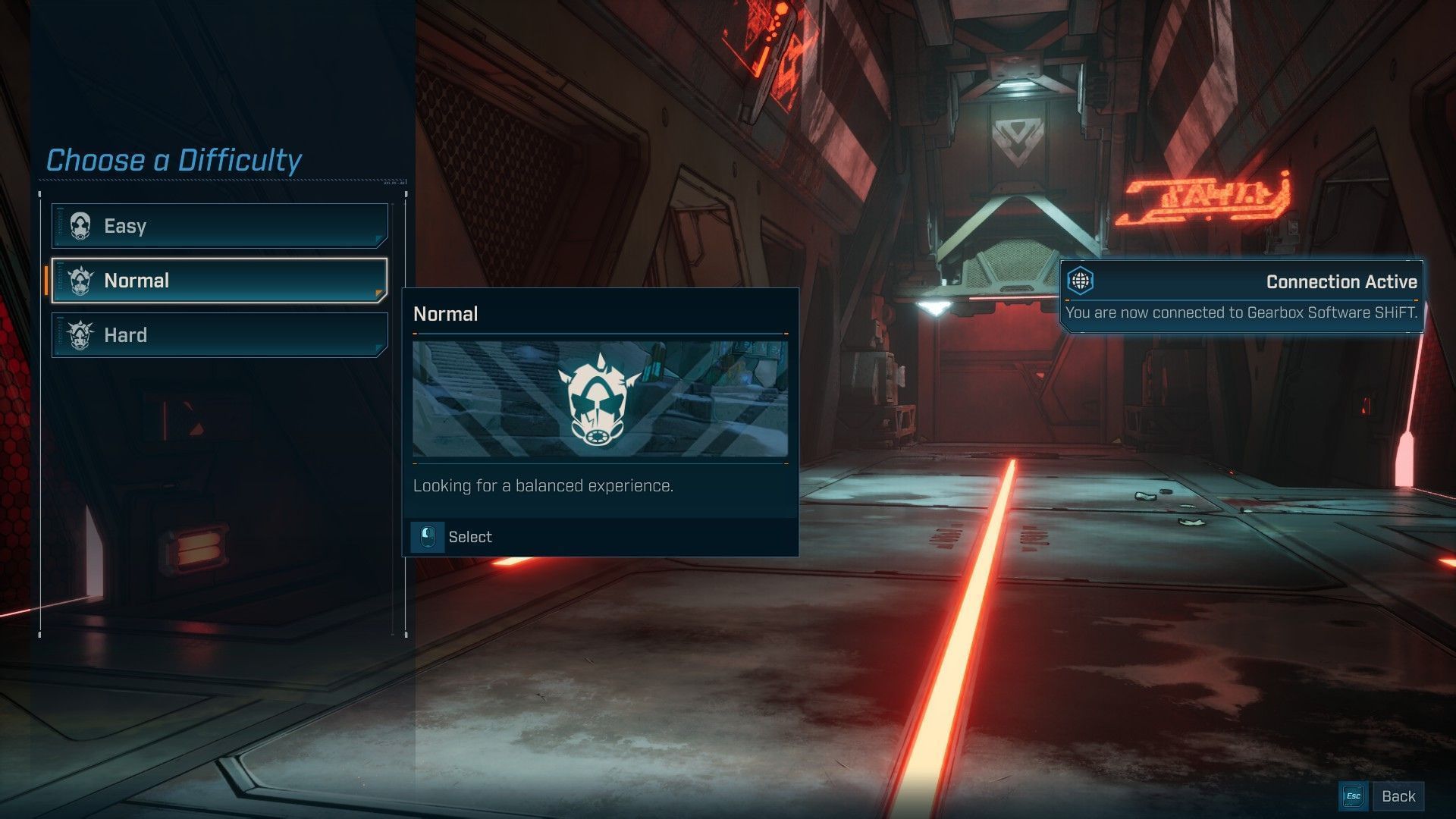
Task: Click the Normal difficulty preview image
Action: 600,399
